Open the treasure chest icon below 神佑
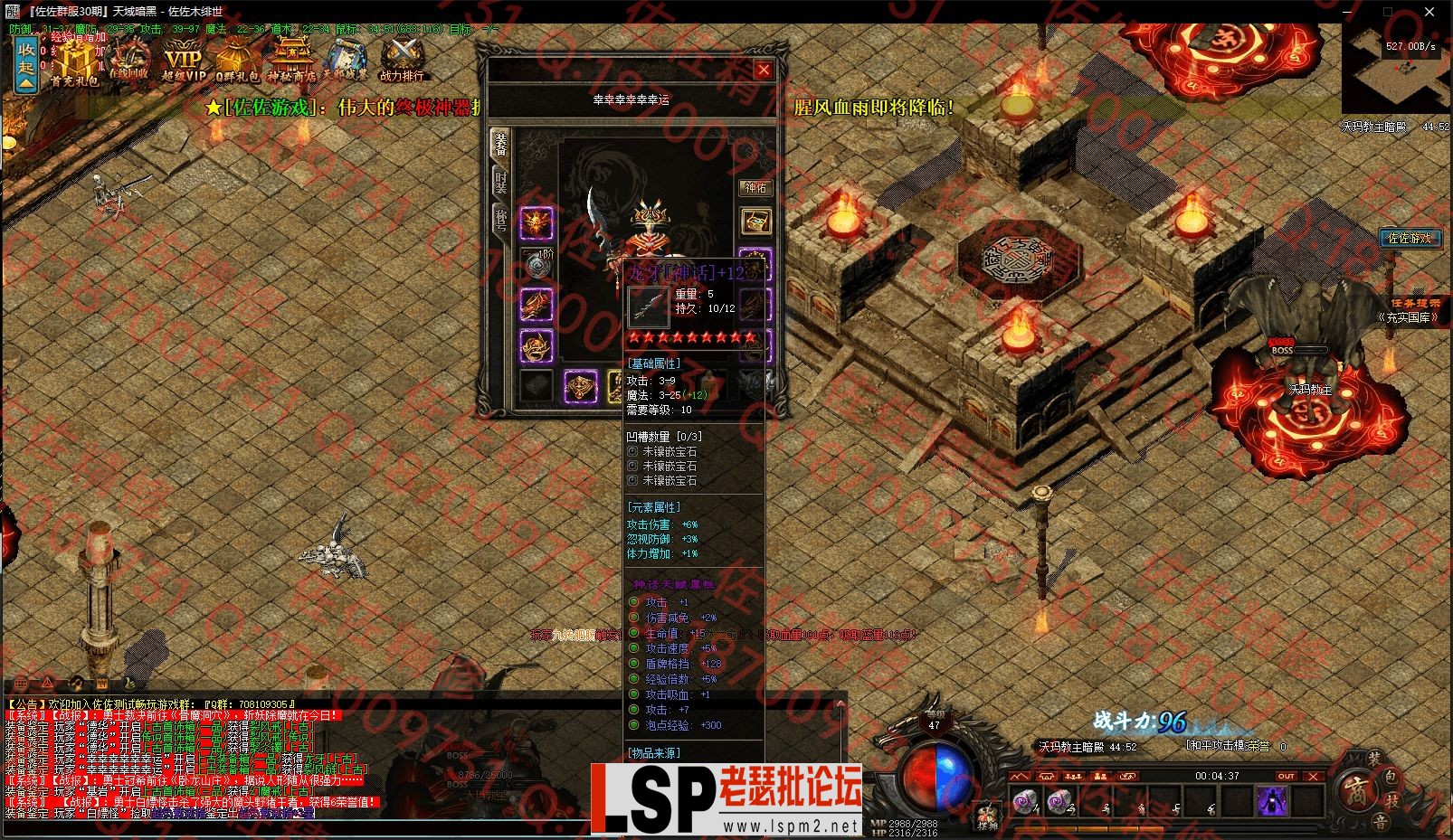 755,220
